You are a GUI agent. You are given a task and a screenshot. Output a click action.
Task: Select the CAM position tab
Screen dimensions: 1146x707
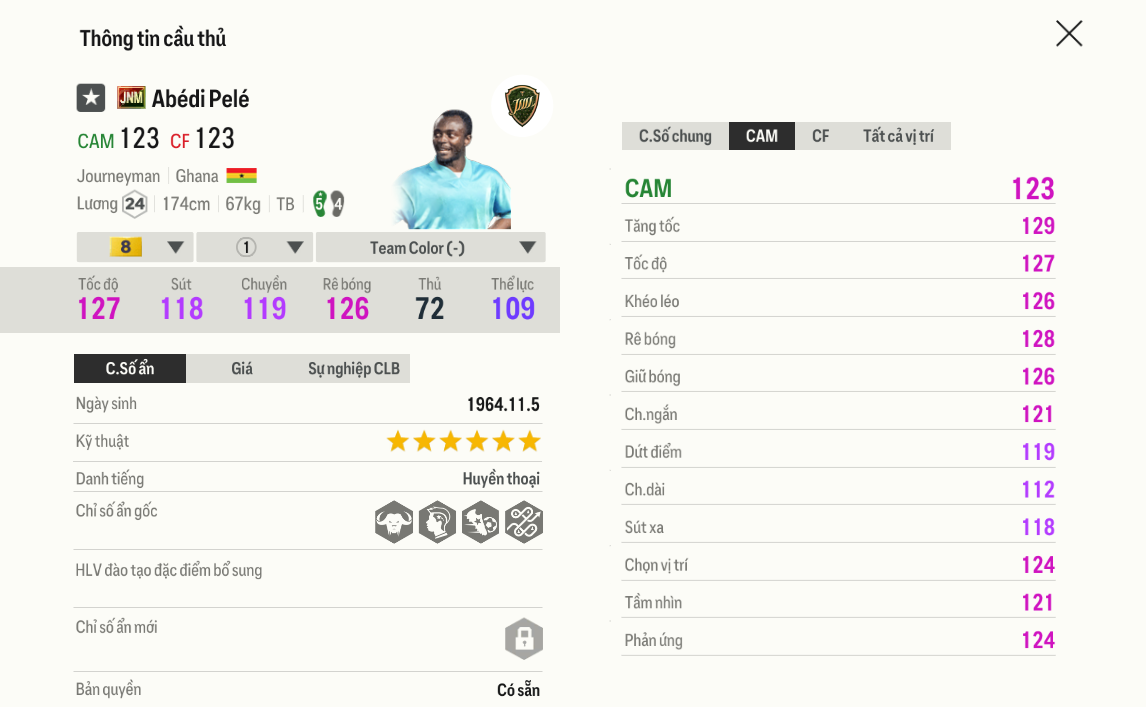[x=762, y=136]
